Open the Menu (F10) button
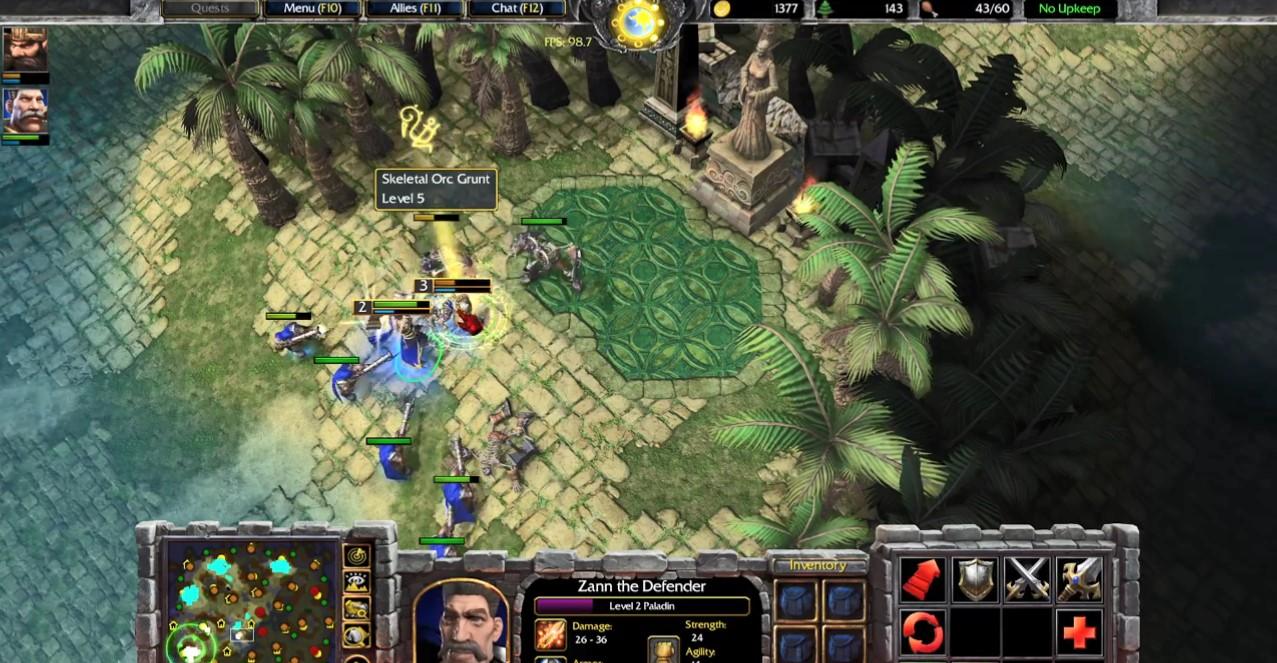 point(313,9)
